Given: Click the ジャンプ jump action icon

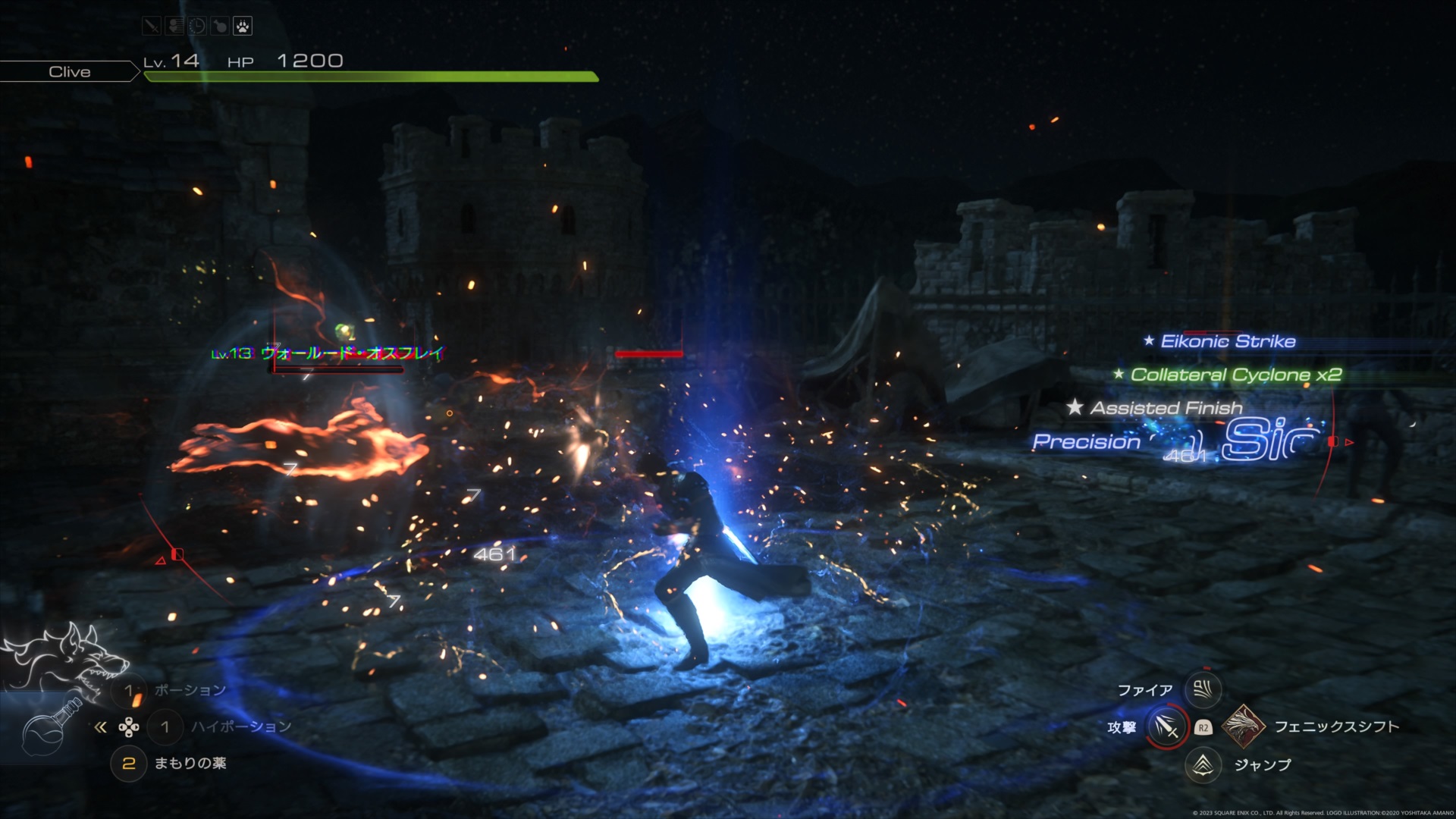Looking at the screenshot, I should (1203, 764).
